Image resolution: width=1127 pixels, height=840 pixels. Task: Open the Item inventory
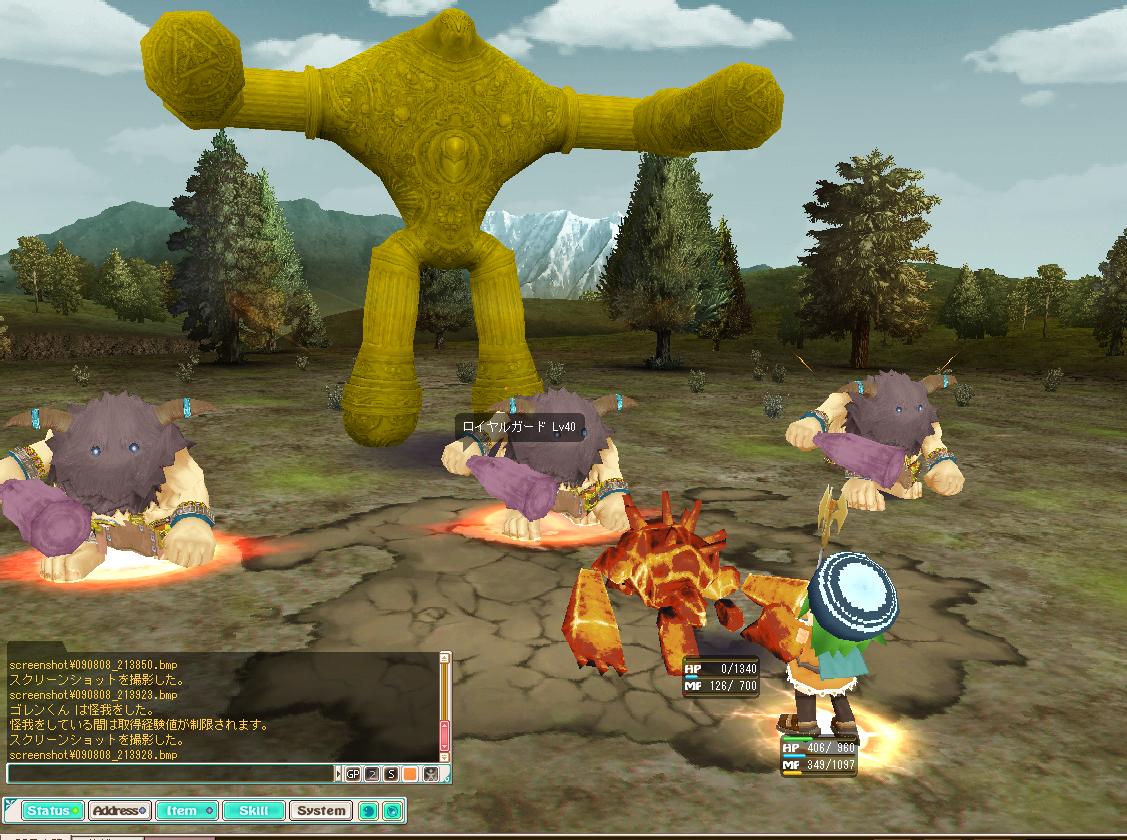coord(186,810)
